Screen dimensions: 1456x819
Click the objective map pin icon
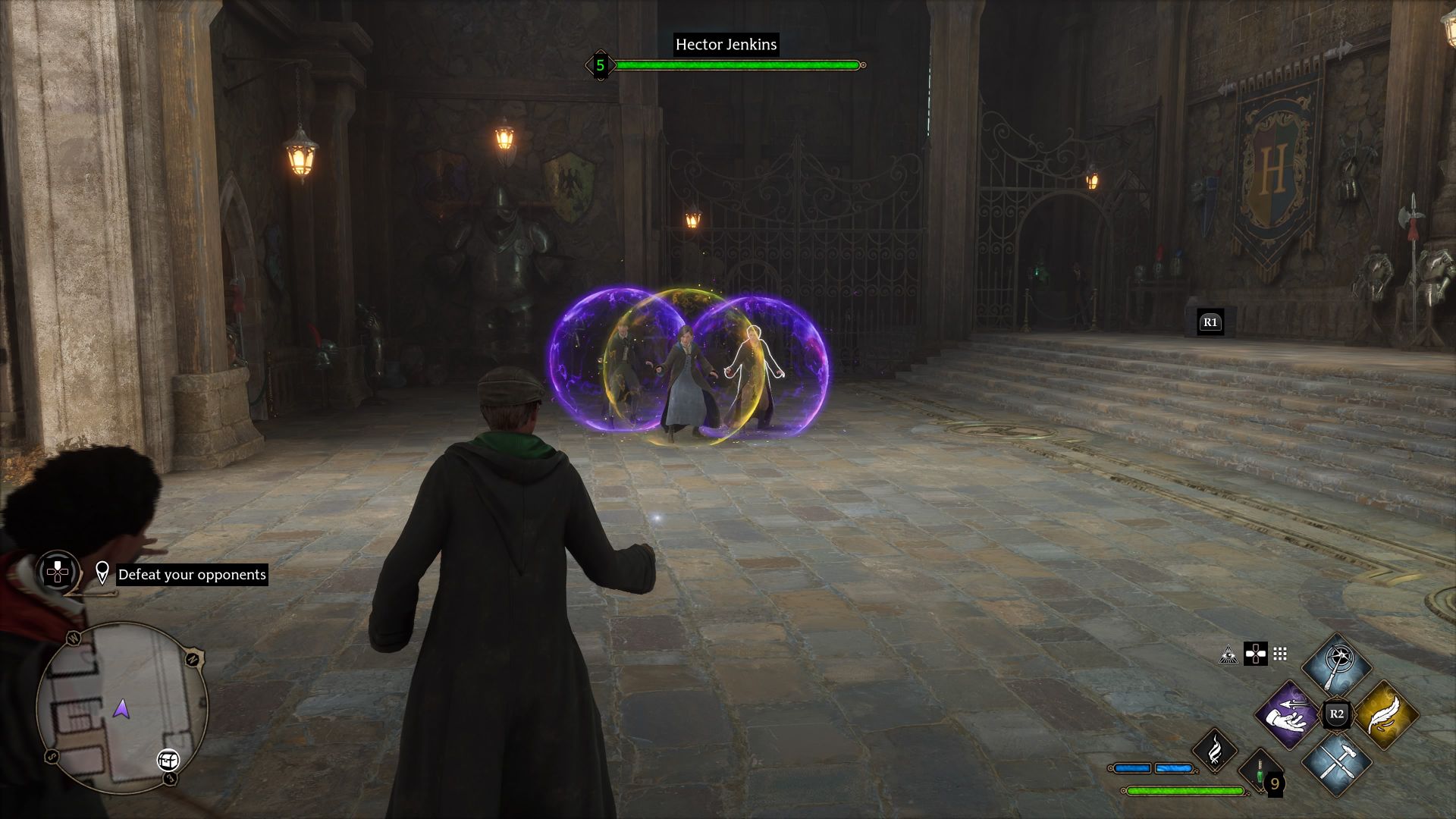point(102,573)
